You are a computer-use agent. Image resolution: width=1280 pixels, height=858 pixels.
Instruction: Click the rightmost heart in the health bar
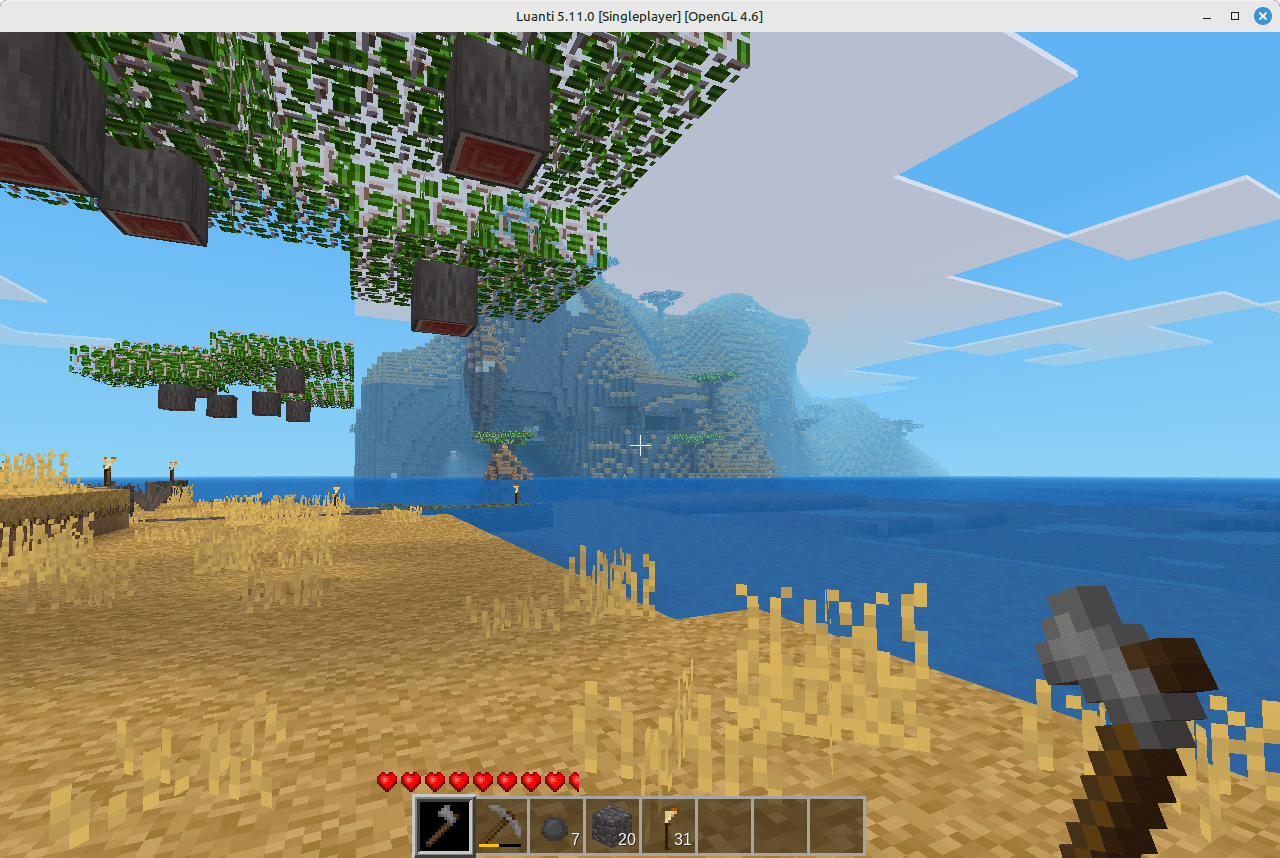click(x=573, y=781)
